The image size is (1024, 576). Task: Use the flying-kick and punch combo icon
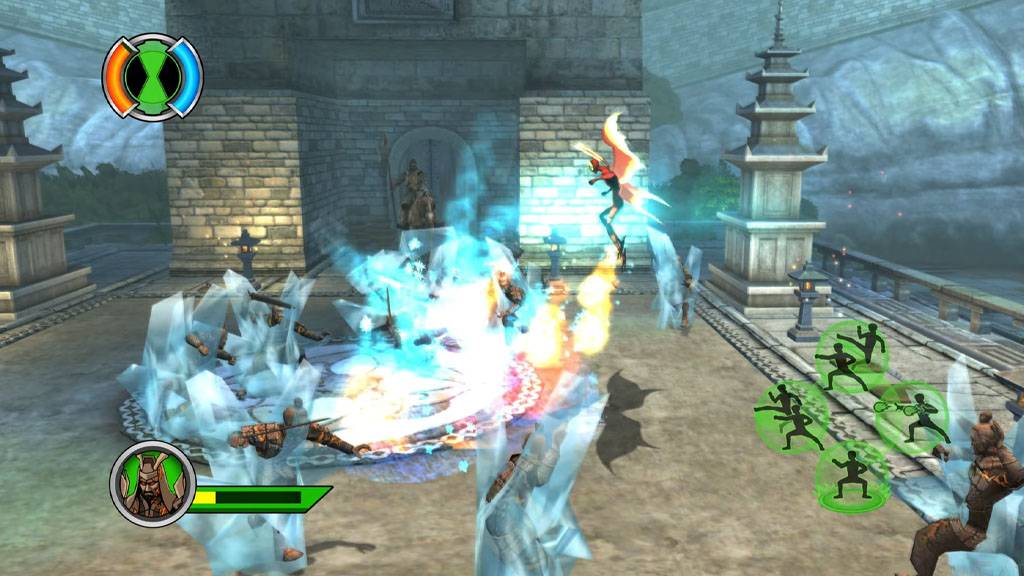tap(790, 415)
